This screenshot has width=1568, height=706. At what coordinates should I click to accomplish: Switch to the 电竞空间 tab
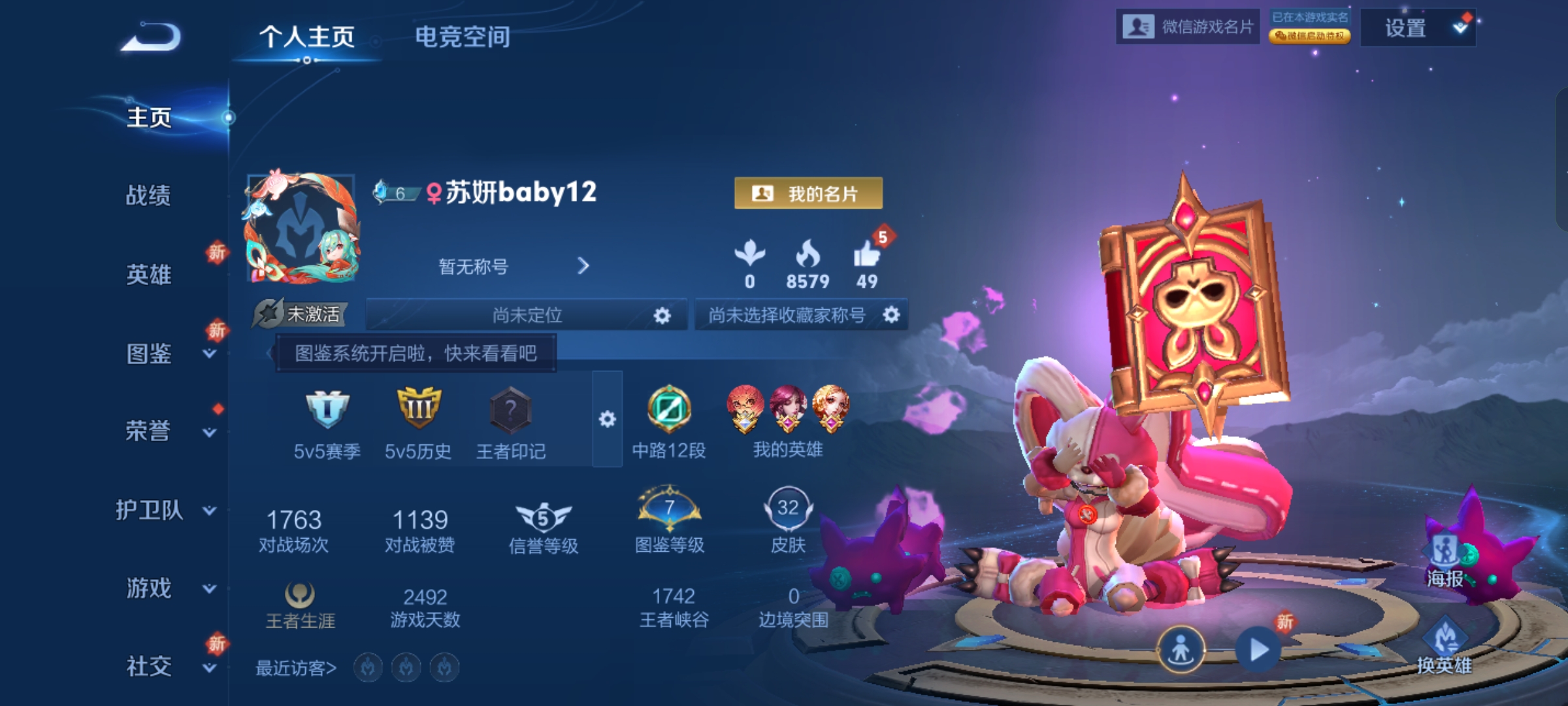(462, 39)
